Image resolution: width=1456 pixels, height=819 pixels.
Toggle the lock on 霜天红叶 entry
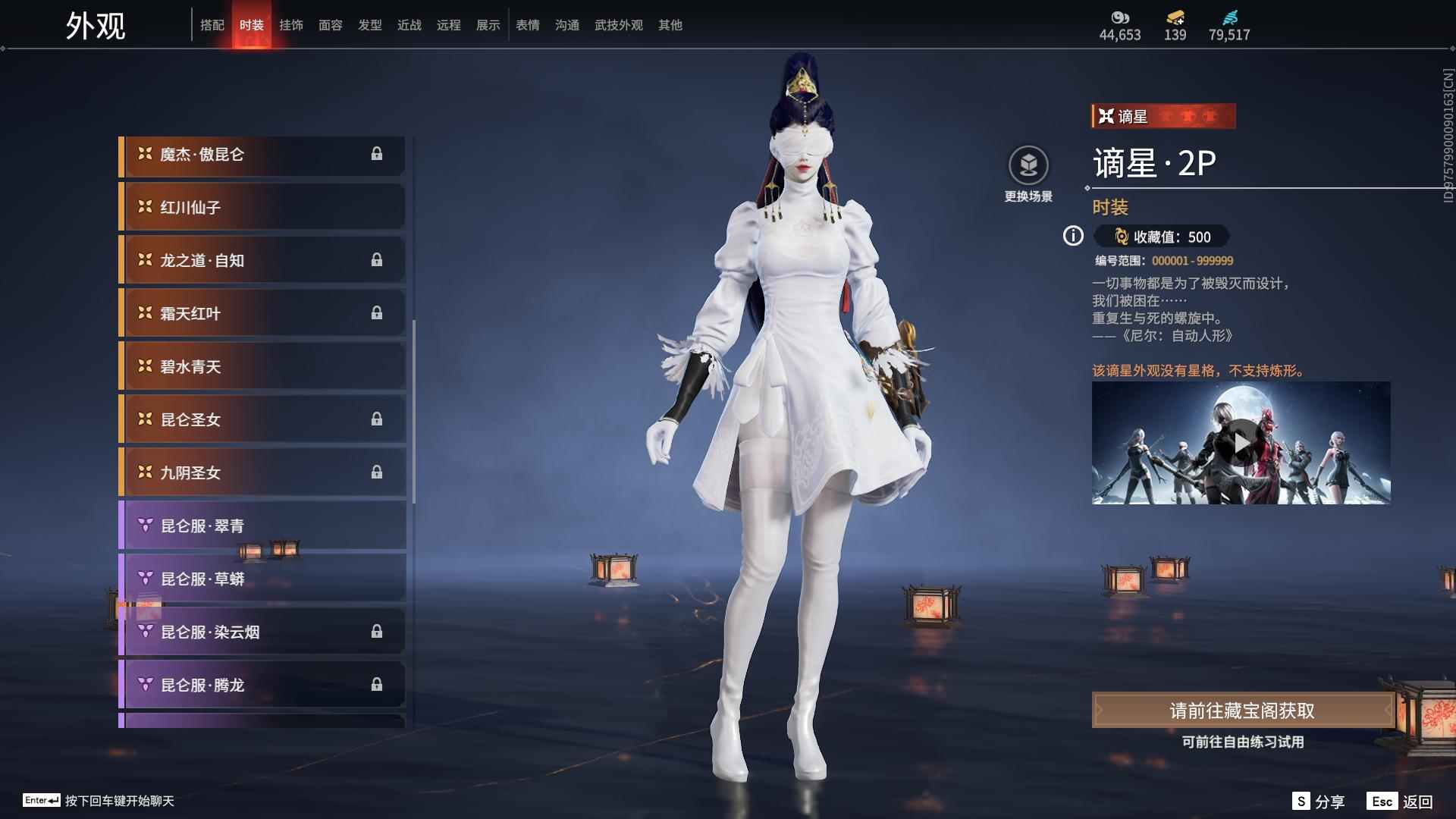click(378, 313)
